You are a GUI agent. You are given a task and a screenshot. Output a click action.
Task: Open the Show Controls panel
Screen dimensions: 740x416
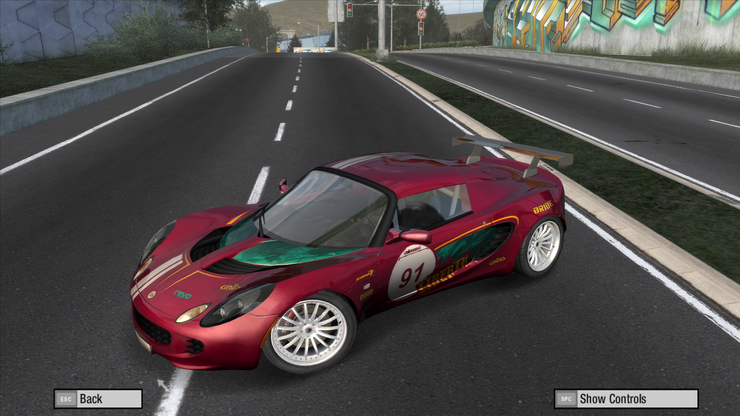pyautogui.click(x=626, y=398)
